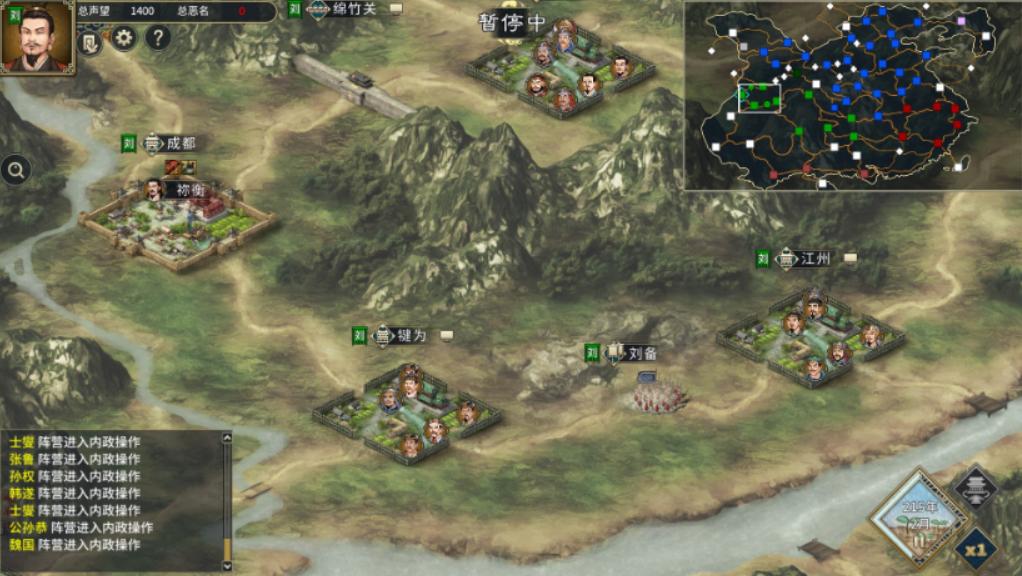
Task: Open the settings gear menu
Action: point(123,39)
